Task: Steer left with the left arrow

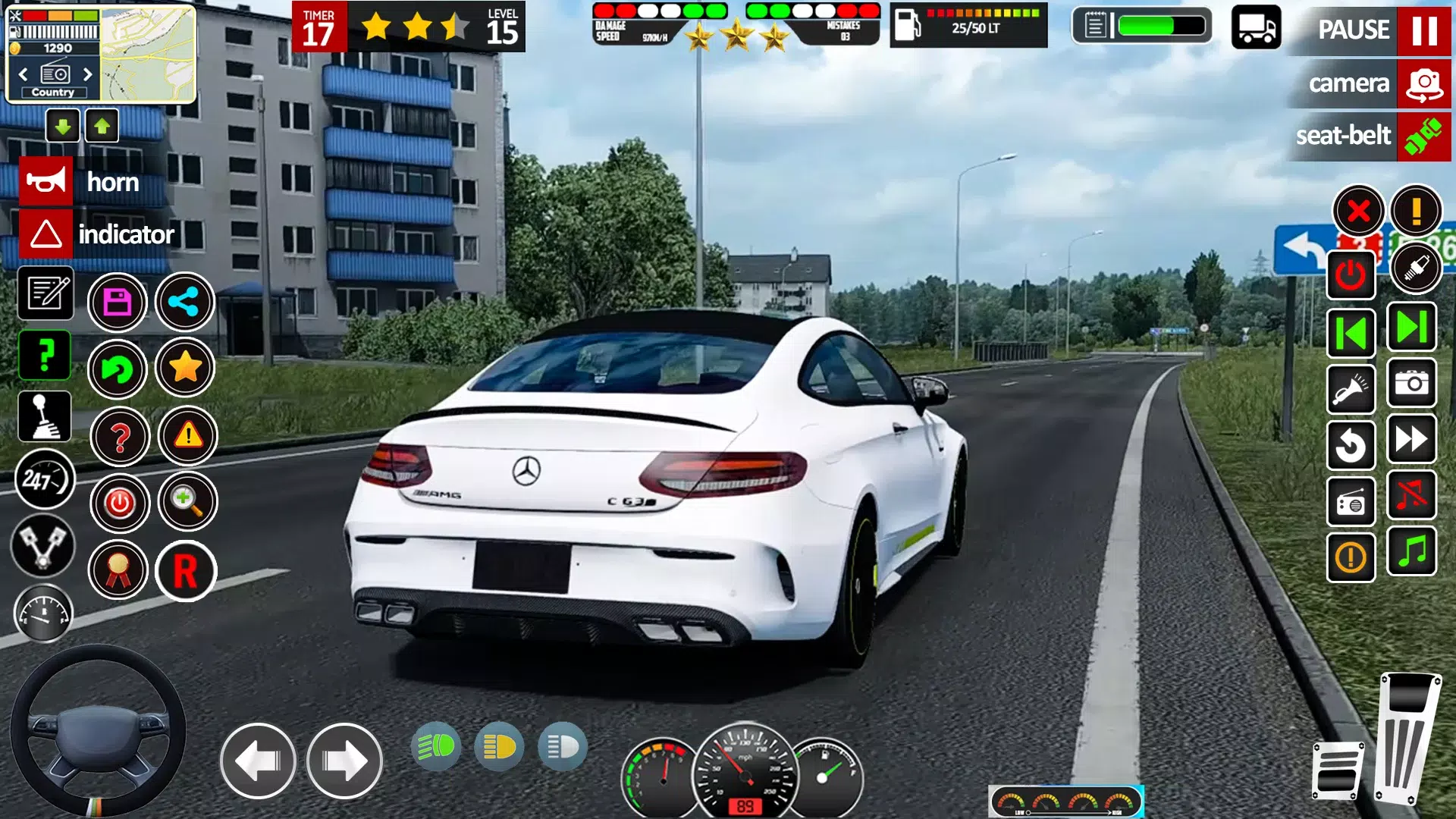Action: 258,761
